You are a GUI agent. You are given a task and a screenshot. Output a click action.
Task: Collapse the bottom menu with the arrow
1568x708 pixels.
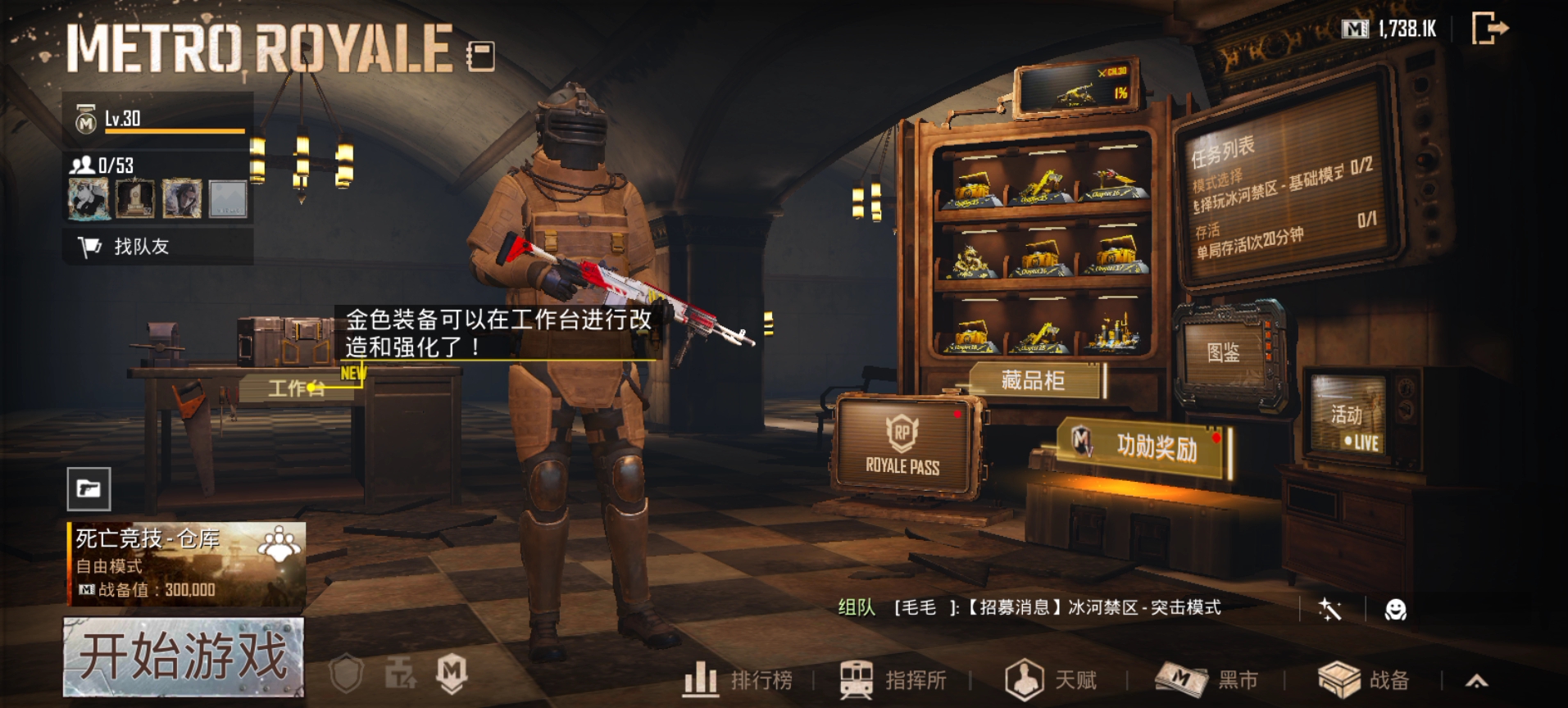click(x=1476, y=681)
